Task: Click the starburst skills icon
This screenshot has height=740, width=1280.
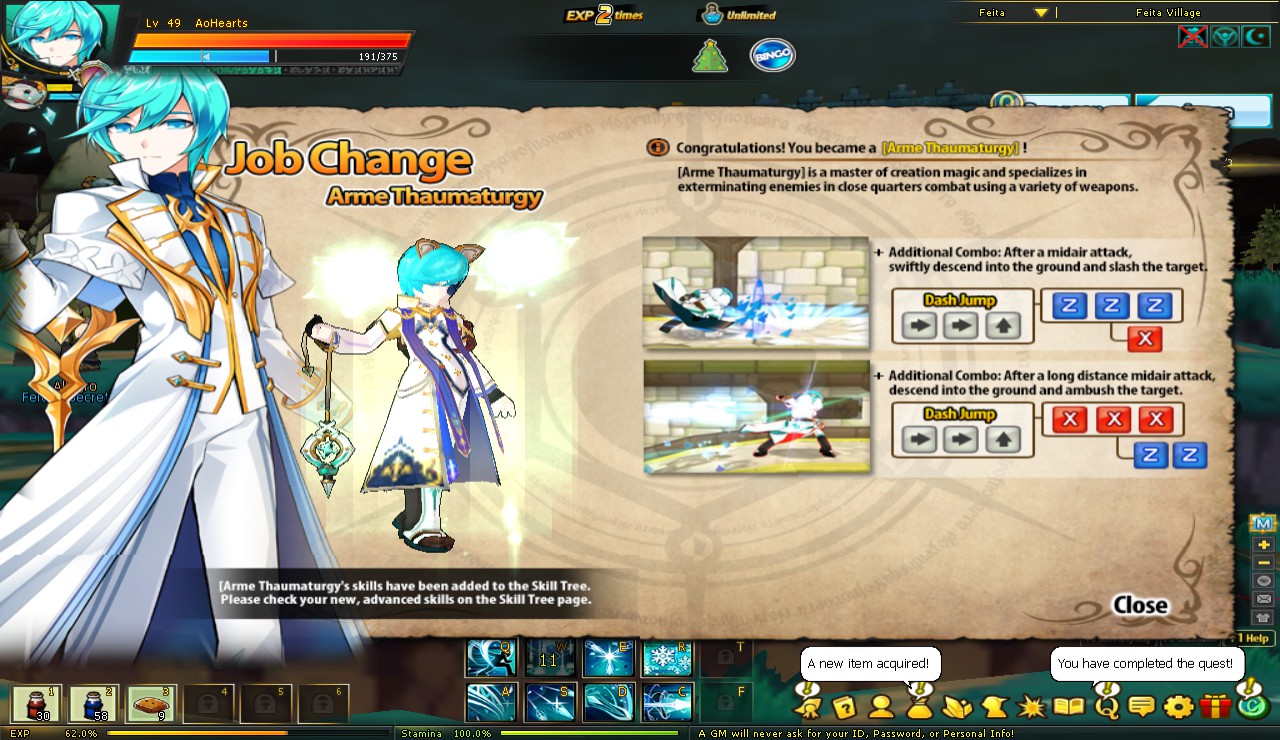Action: pos(1031,707)
